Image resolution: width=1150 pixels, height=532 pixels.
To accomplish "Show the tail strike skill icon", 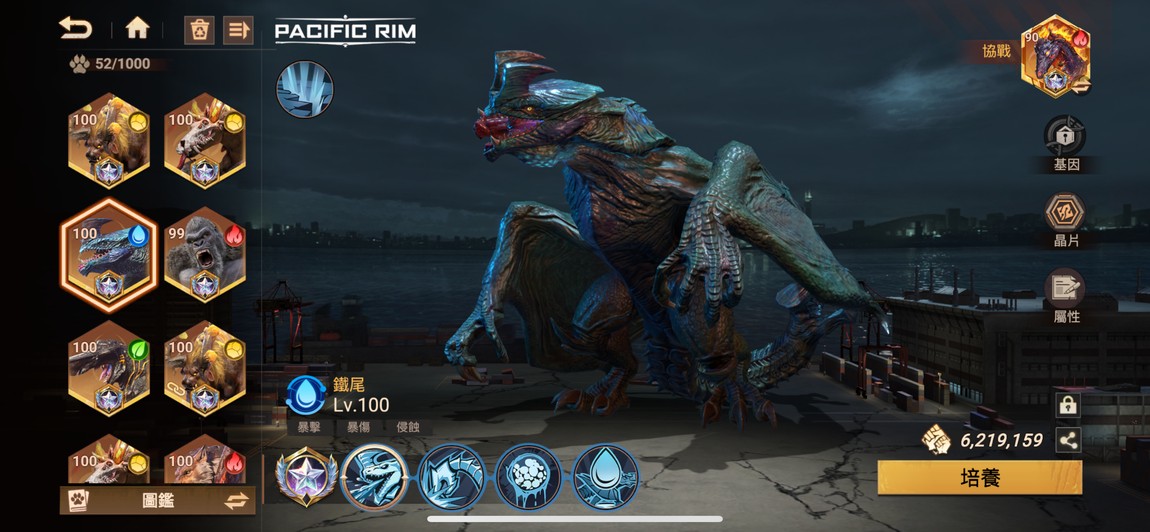I will 451,477.
